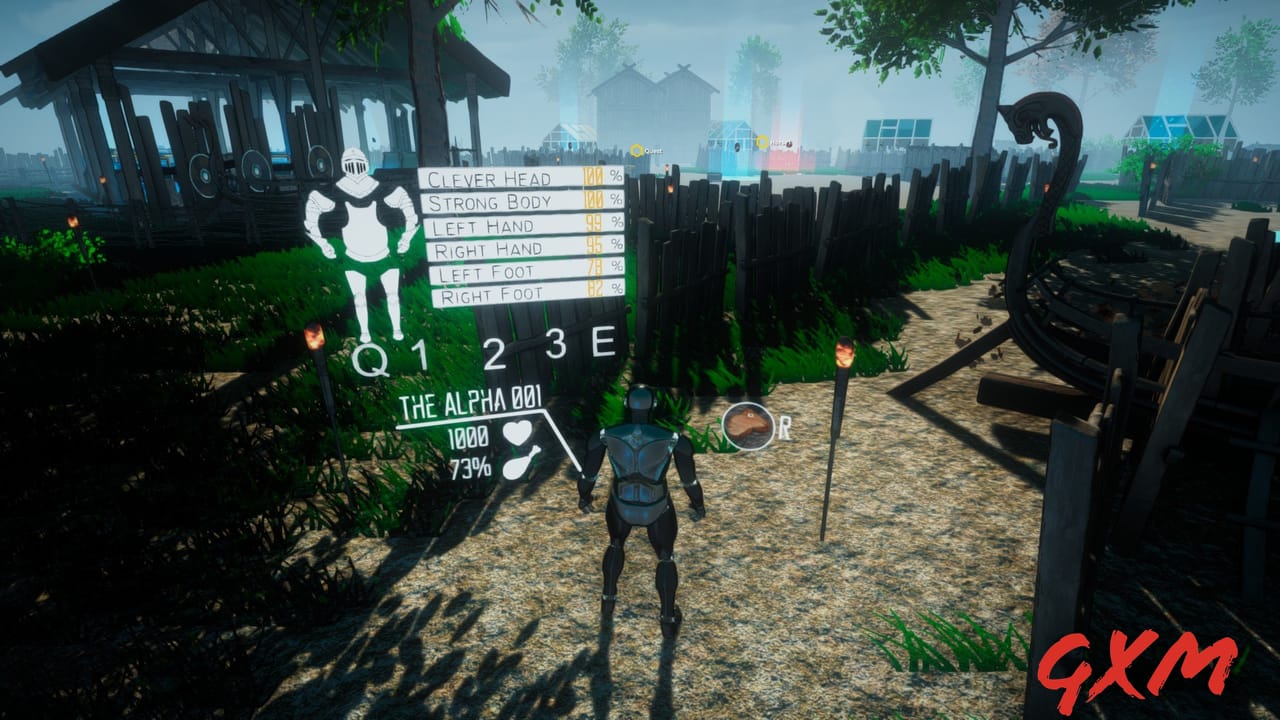Click the meat icon in the pickup prompt
The height and width of the screenshot is (720, 1280).
(x=746, y=425)
